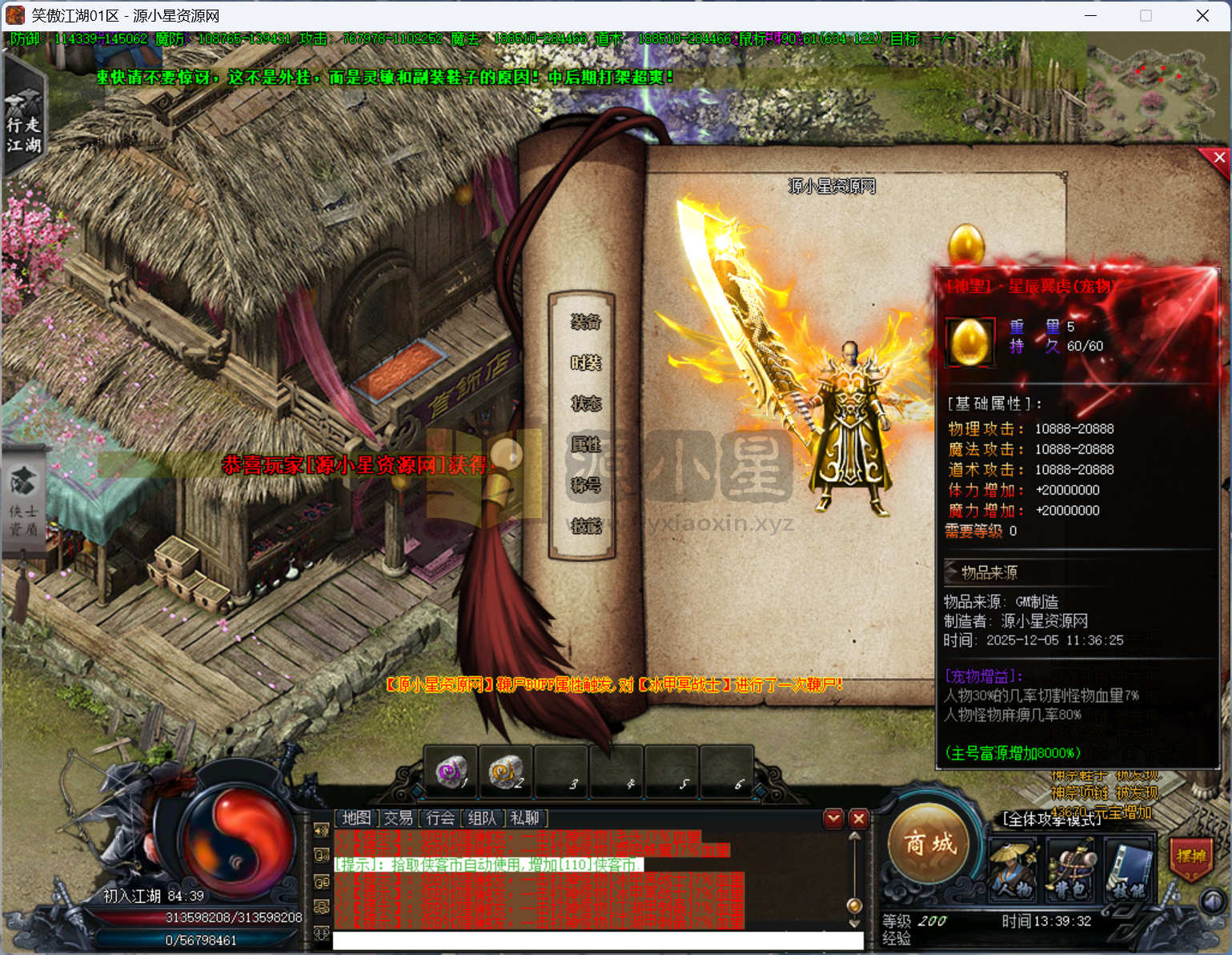
Task: Switch to the 装备 tab on the scroll
Action: (585, 322)
